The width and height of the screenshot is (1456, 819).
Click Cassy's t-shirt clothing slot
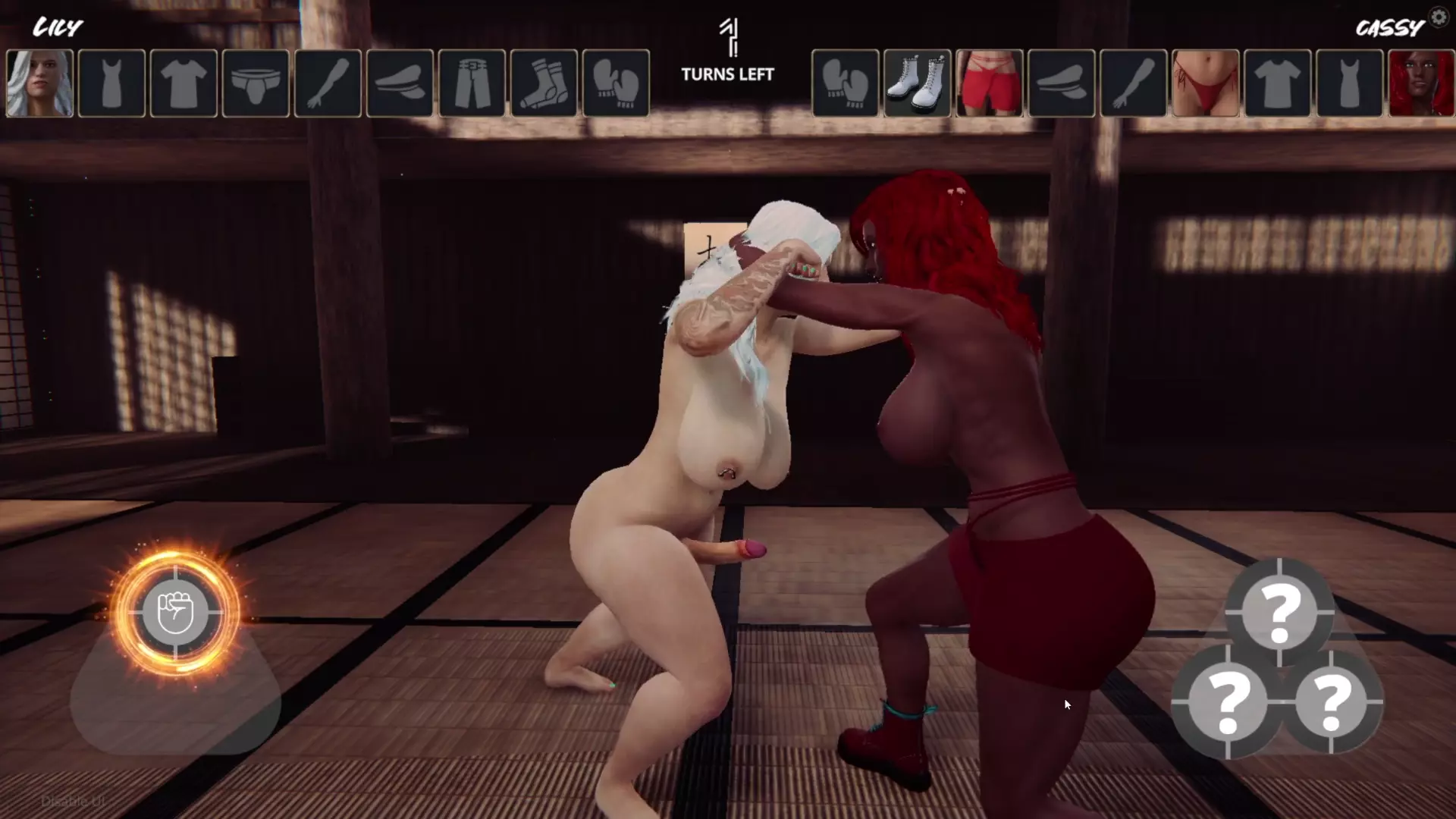[x=1277, y=83]
